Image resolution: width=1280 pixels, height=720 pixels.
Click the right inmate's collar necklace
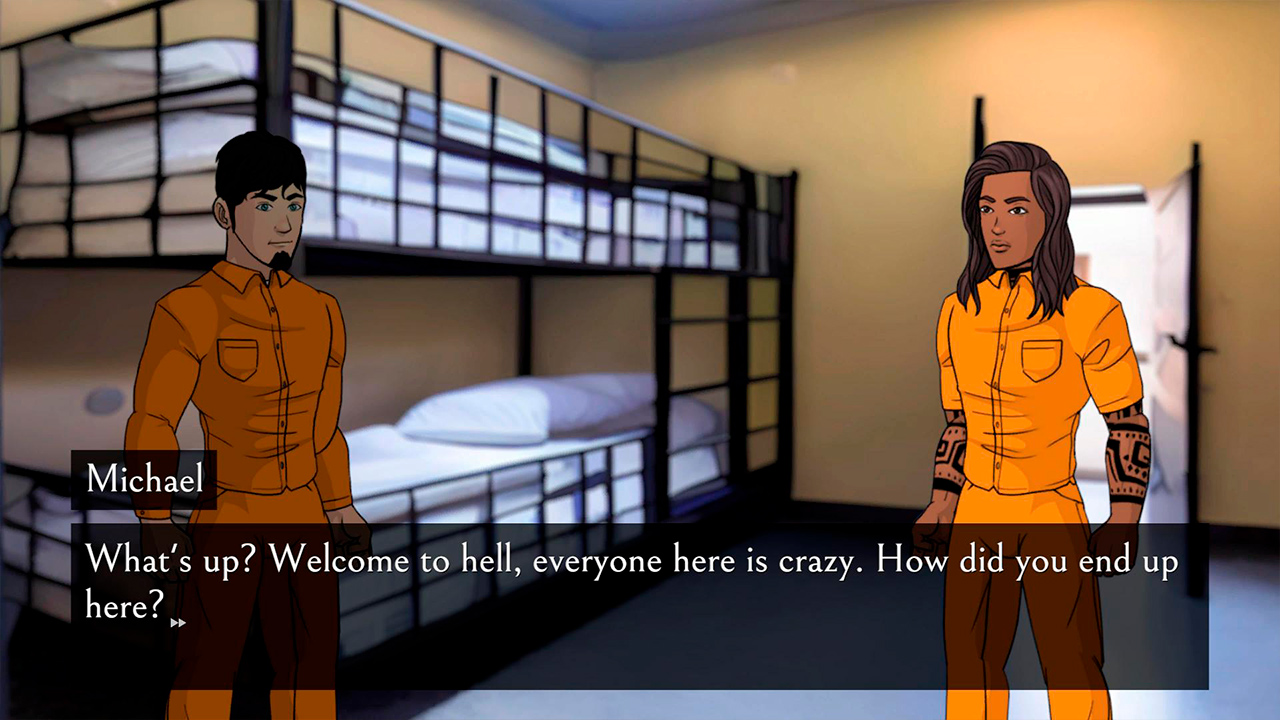click(1013, 273)
